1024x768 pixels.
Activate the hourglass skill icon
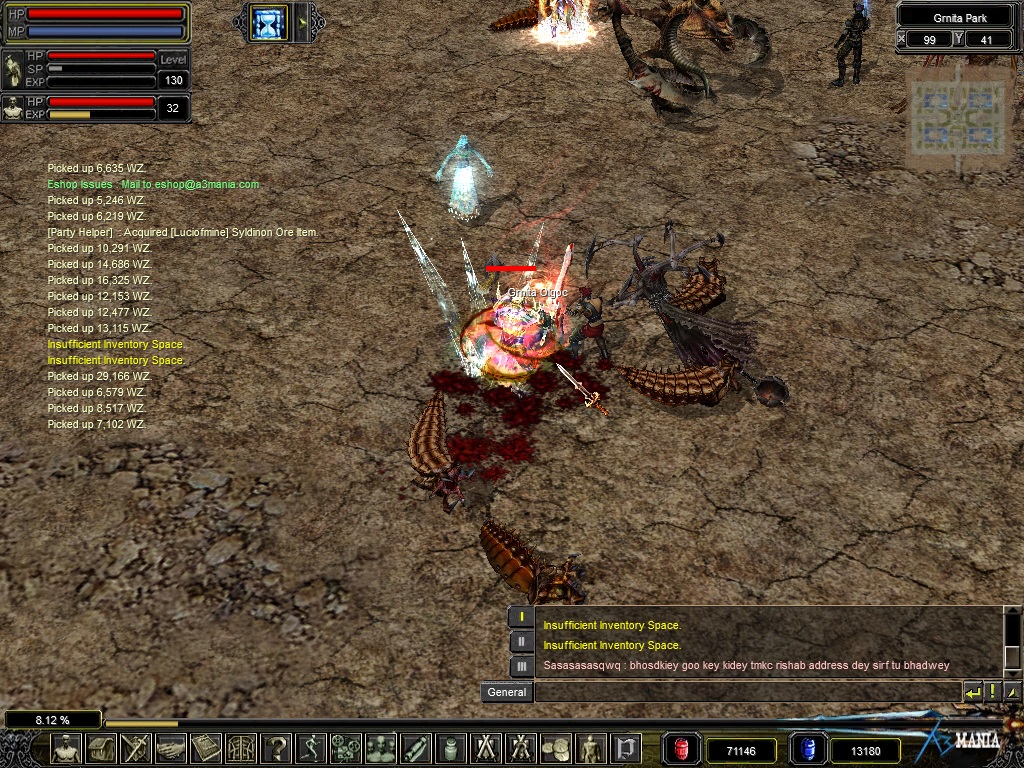pyautogui.click(x=268, y=22)
